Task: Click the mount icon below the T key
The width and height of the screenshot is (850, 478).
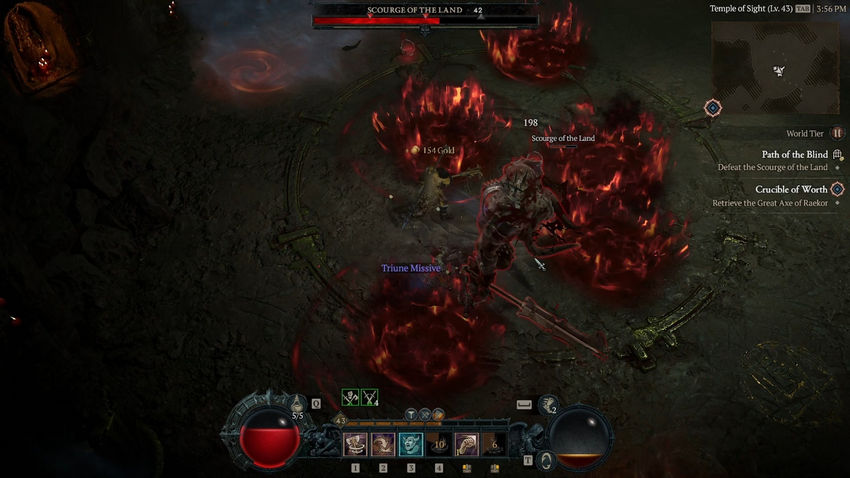Action: coord(547,460)
